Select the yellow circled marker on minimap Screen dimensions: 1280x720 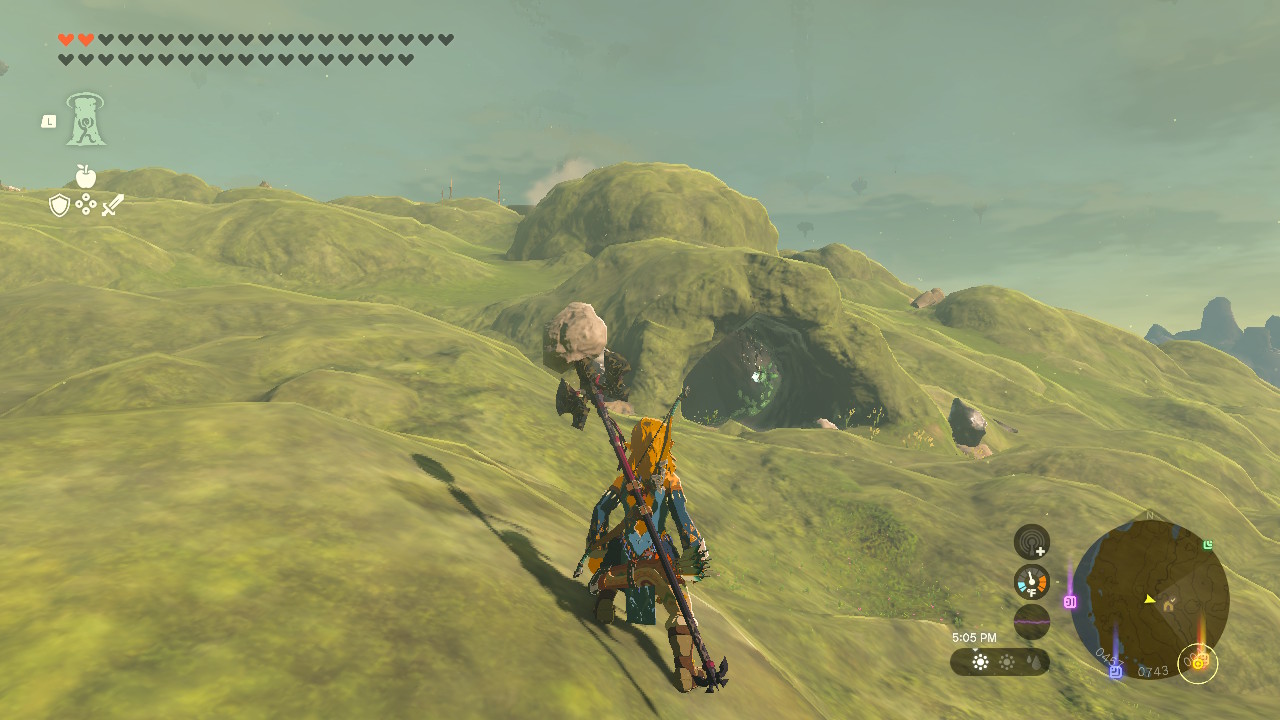1198,661
